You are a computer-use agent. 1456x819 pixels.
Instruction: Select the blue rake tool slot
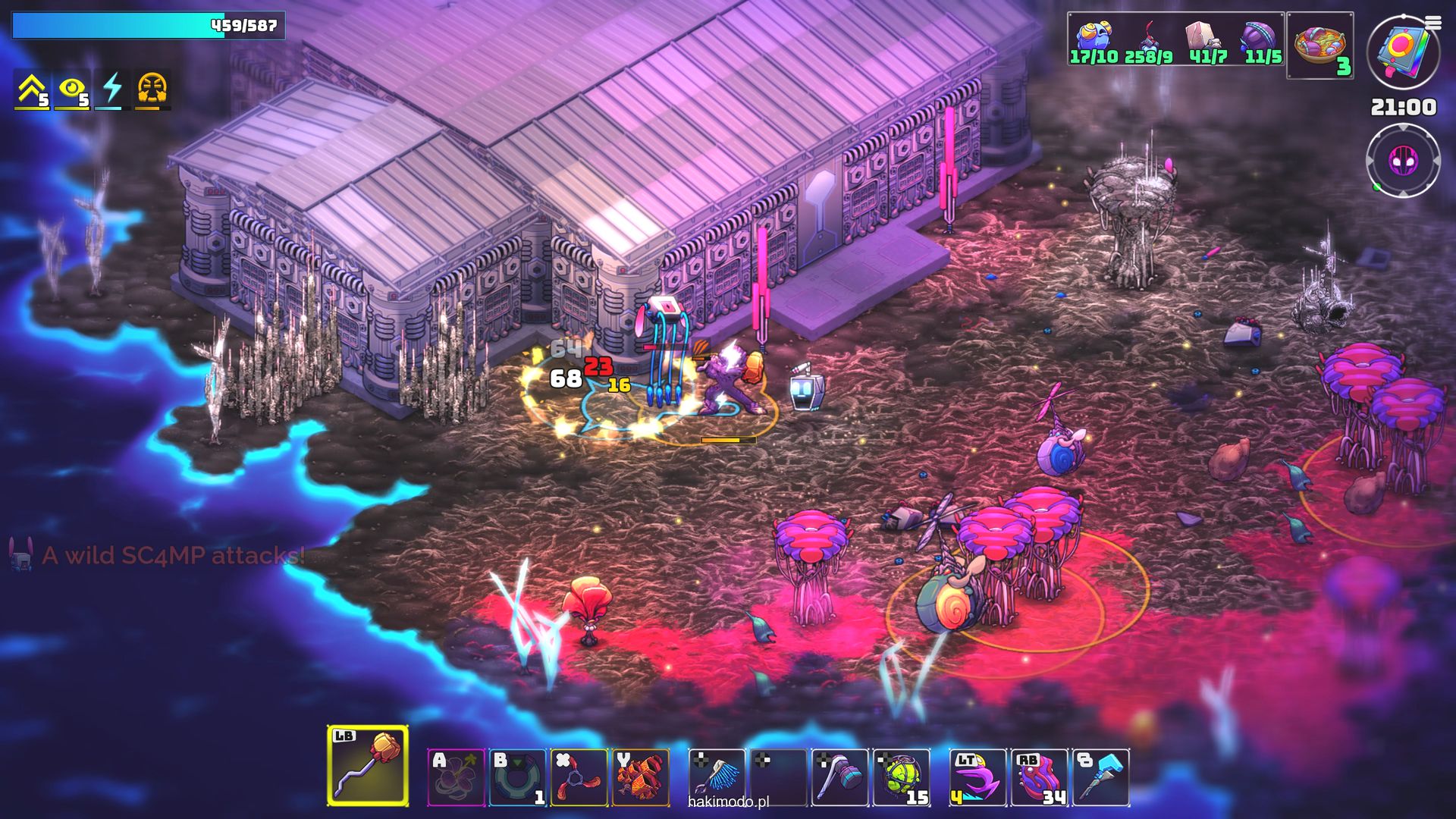717,777
